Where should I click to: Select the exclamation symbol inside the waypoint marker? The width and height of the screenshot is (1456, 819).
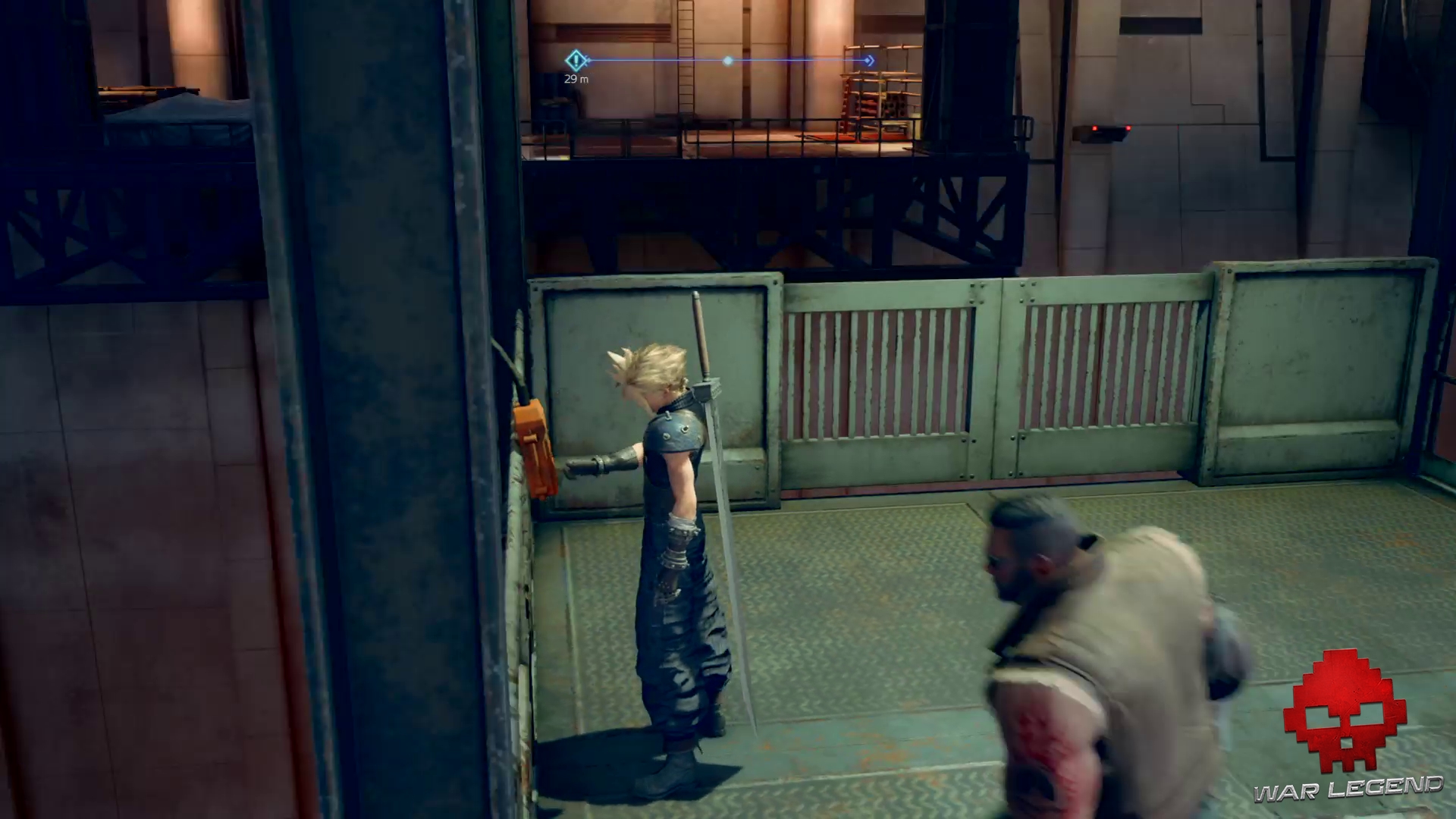click(576, 60)
